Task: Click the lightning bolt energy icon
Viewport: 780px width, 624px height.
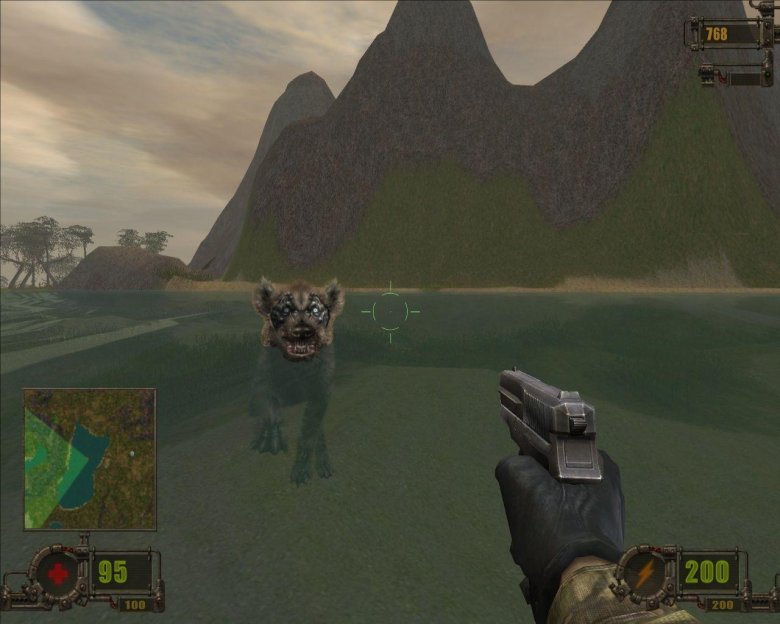Action: [x=644, y=576]
